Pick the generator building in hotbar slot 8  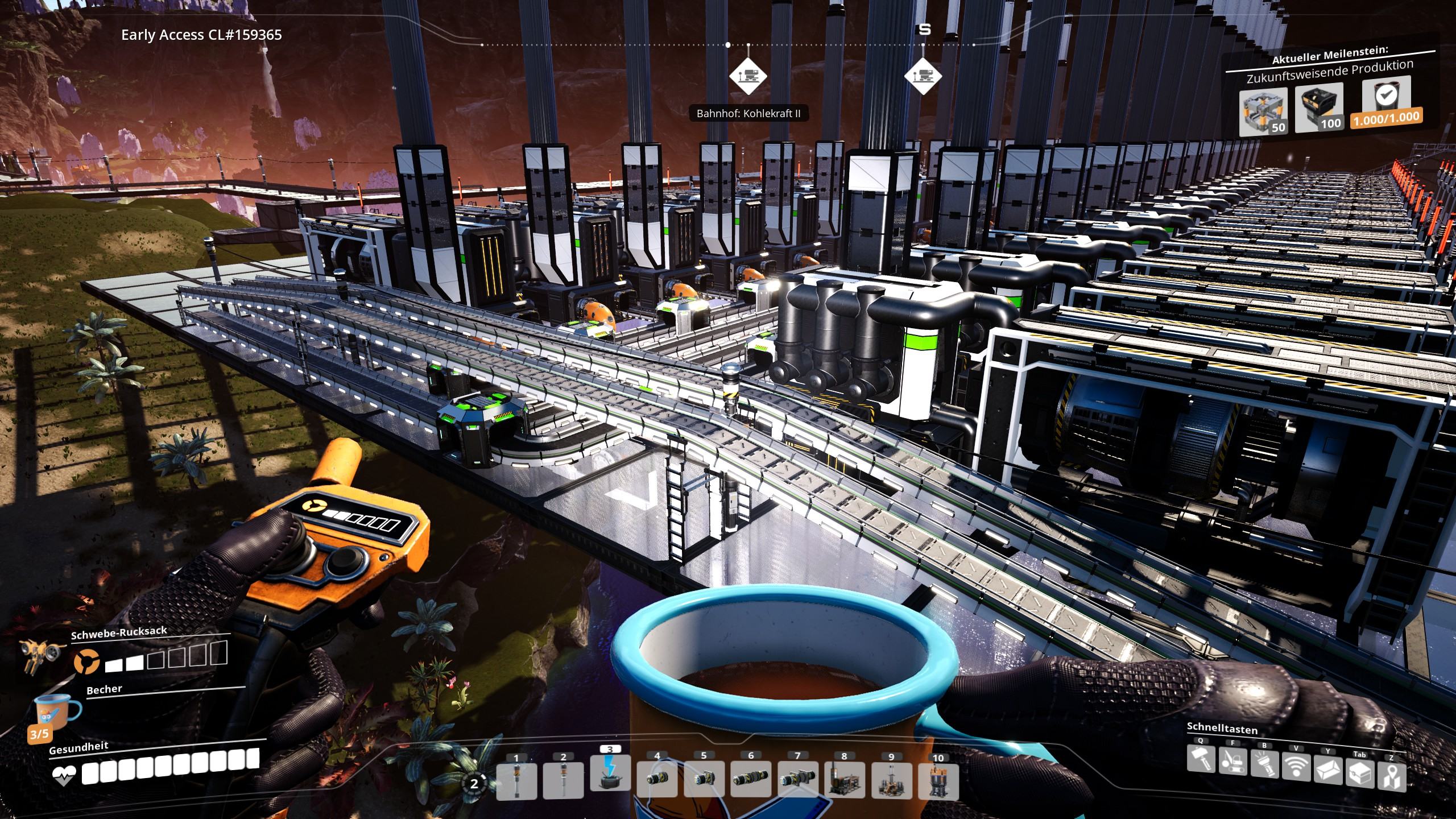845,780
